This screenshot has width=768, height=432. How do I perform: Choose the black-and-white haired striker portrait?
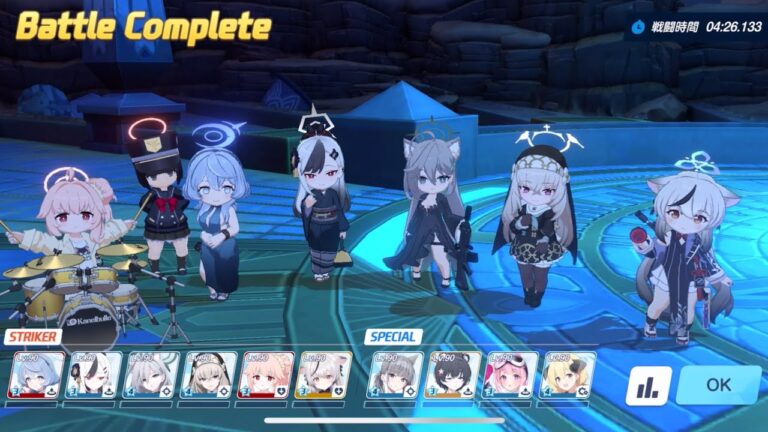[93, 375]
